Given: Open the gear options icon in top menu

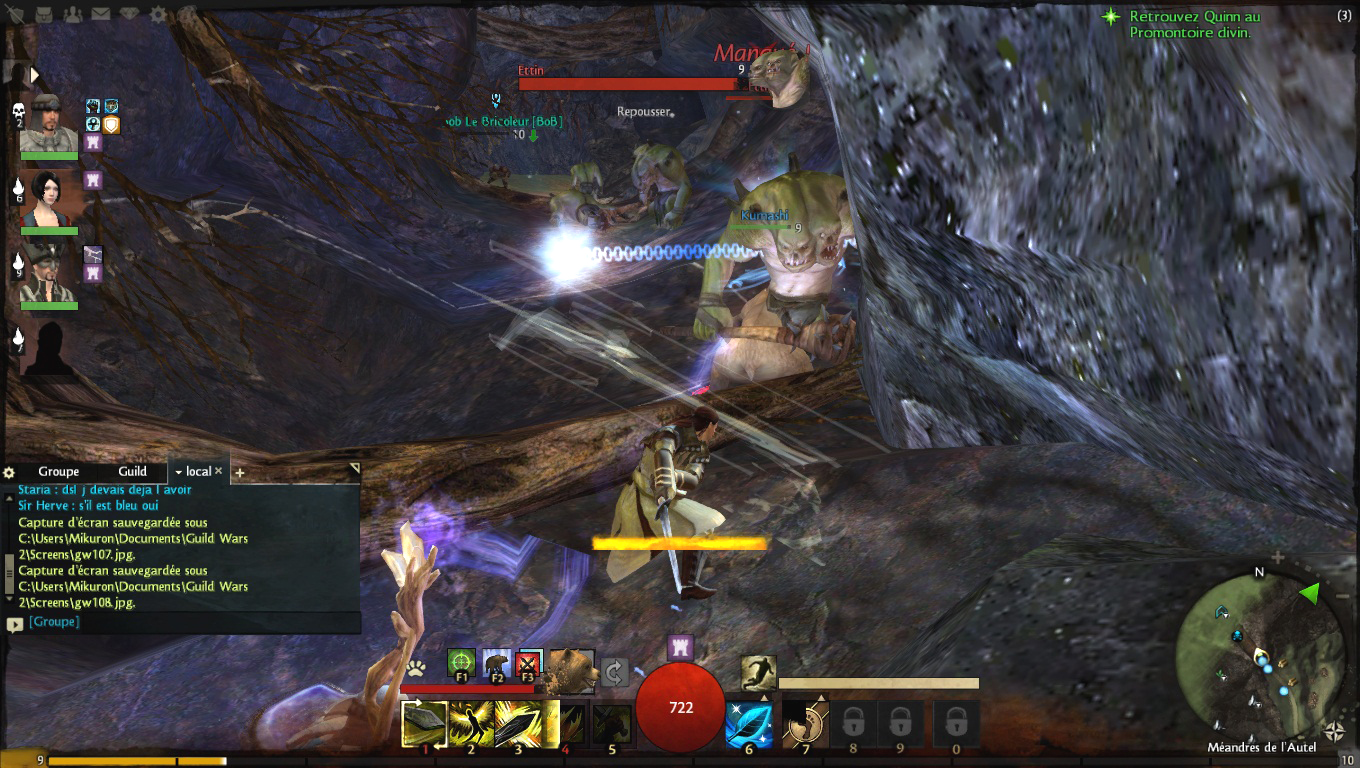Looking at the screenshot, I should click(159, 14).
